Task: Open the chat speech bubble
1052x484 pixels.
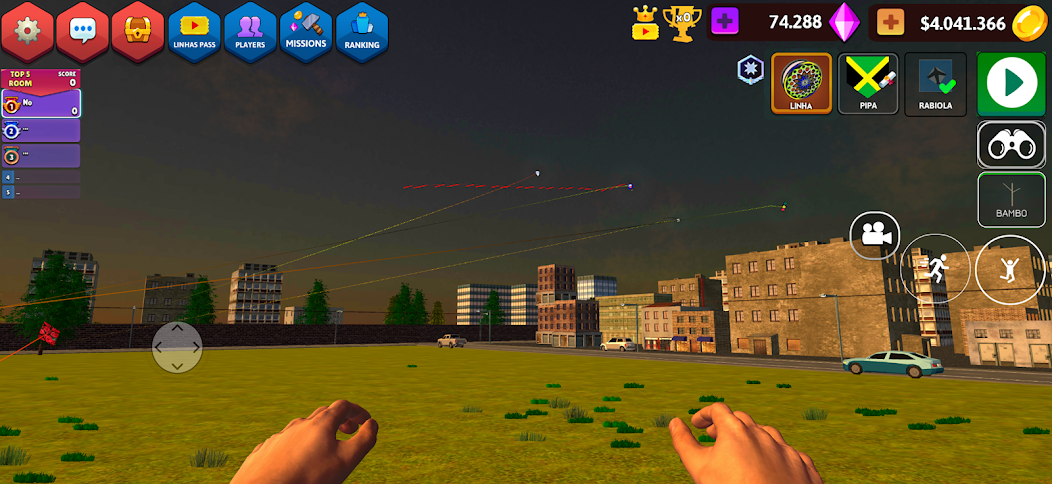Action: coord(83,29)
